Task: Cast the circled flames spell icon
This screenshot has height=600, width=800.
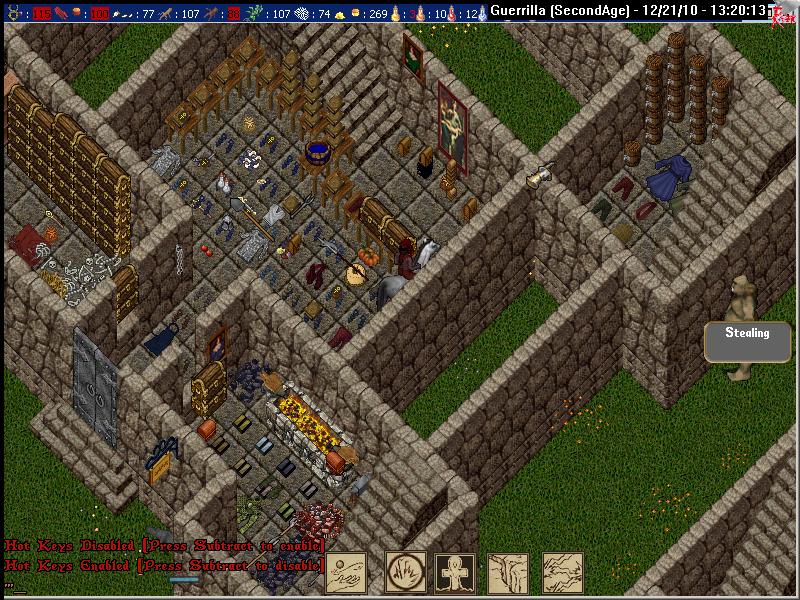Action: pyautogui.click(x=406, y=573)
